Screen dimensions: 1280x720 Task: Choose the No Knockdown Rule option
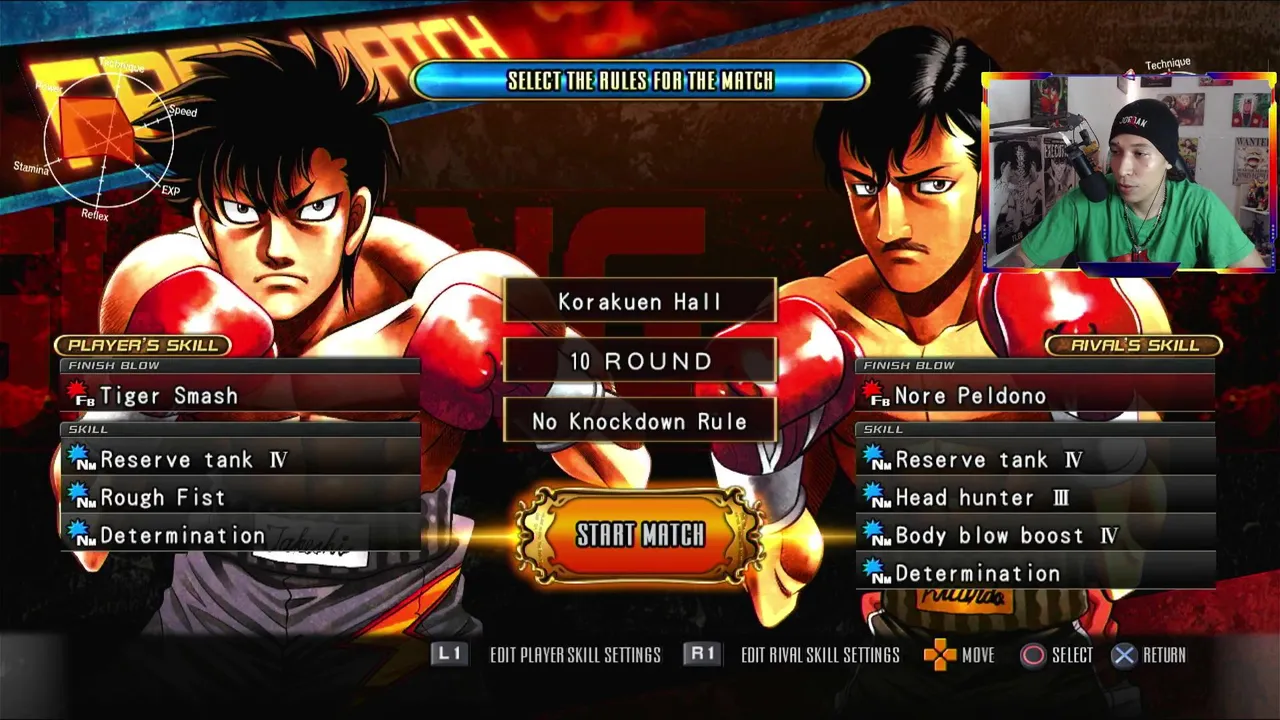[x=640, y=422]
